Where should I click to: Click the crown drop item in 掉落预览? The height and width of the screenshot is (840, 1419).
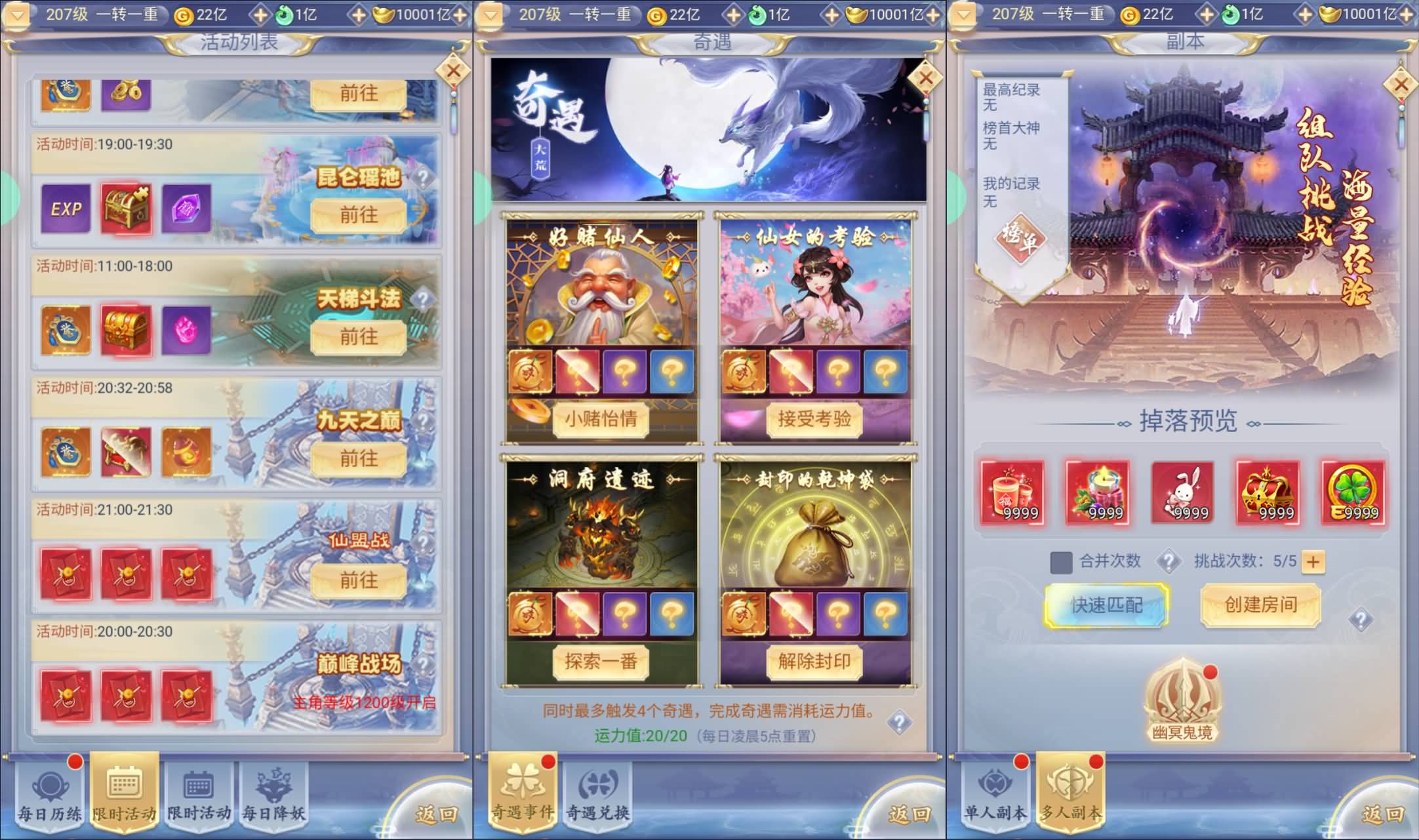(1267, 493)
